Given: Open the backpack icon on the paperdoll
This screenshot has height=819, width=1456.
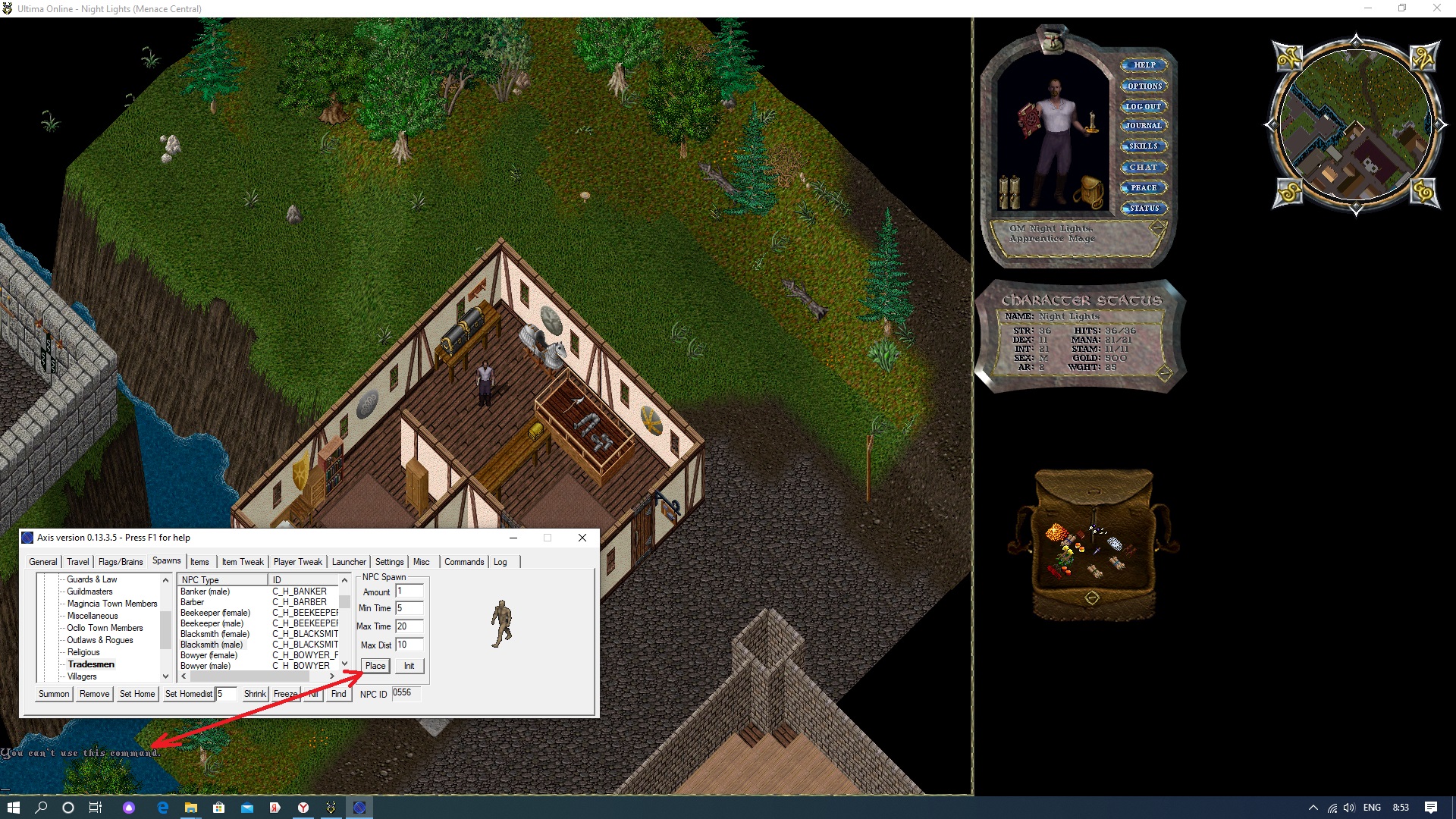Looking at the screenshot, I should pyautogui.click(x=1089, y=193).
